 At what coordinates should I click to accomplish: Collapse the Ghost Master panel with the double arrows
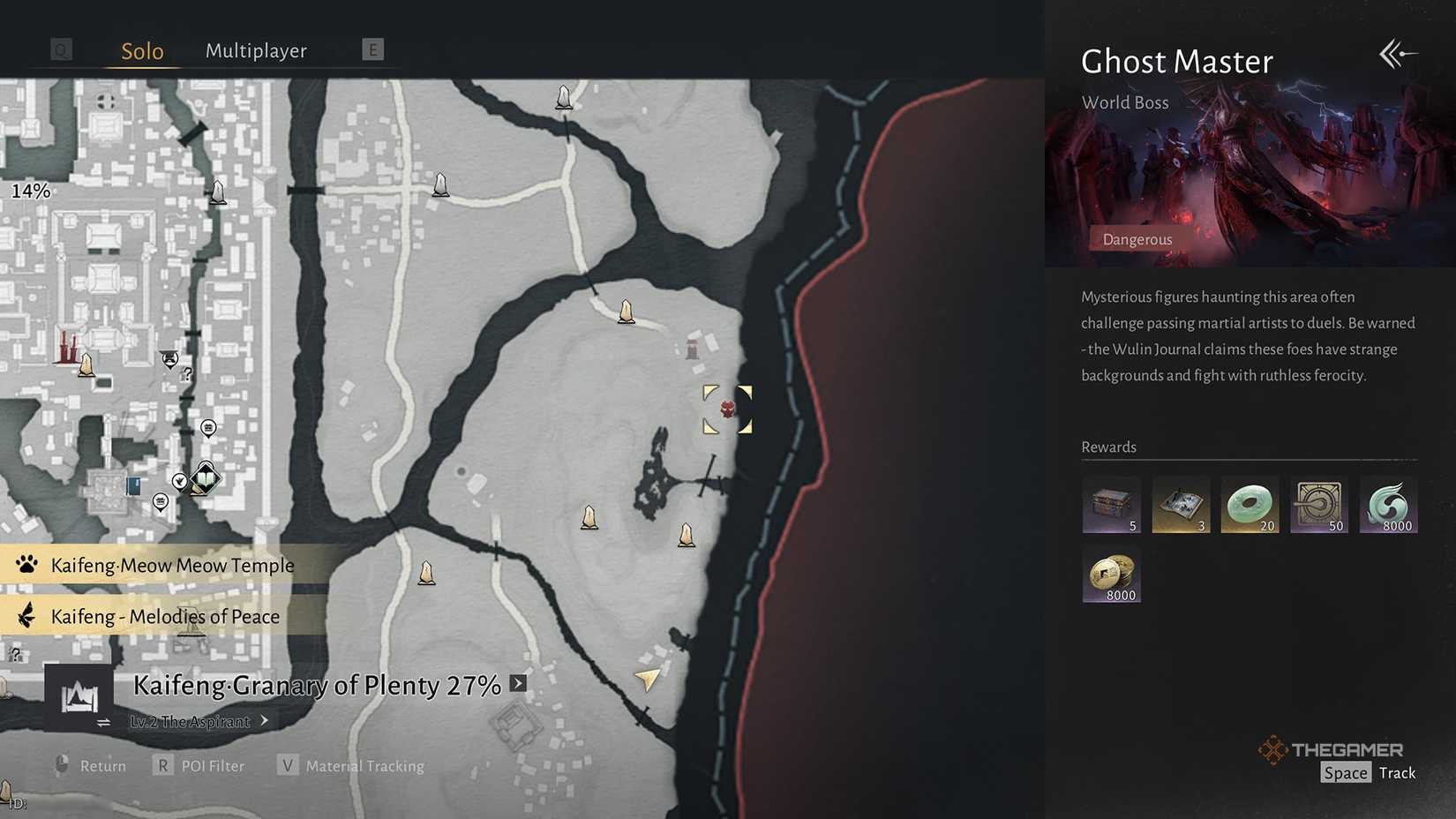(1397, 54)
